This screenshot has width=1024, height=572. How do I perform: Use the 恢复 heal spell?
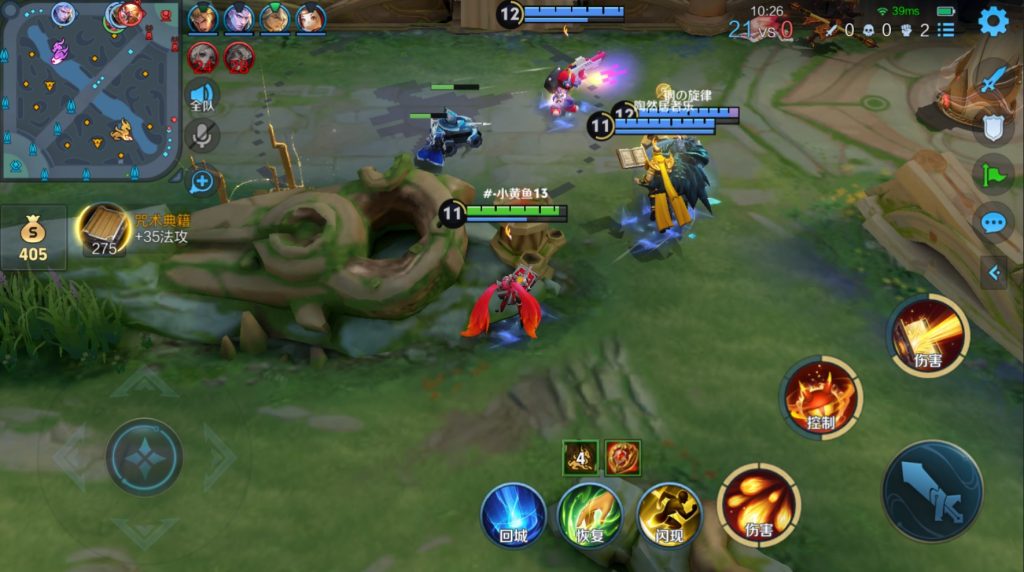click(x=590, y=514)
